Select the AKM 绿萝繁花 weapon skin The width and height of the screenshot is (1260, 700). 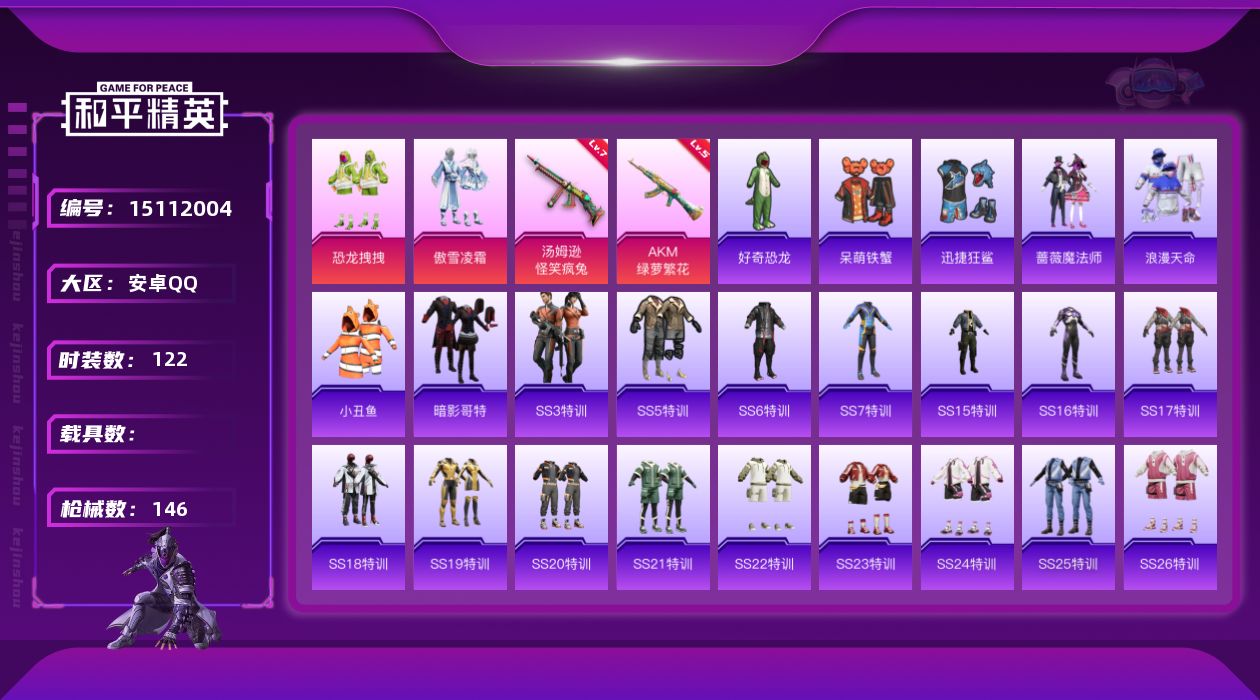pyautogui.click(x=663, y=211)
